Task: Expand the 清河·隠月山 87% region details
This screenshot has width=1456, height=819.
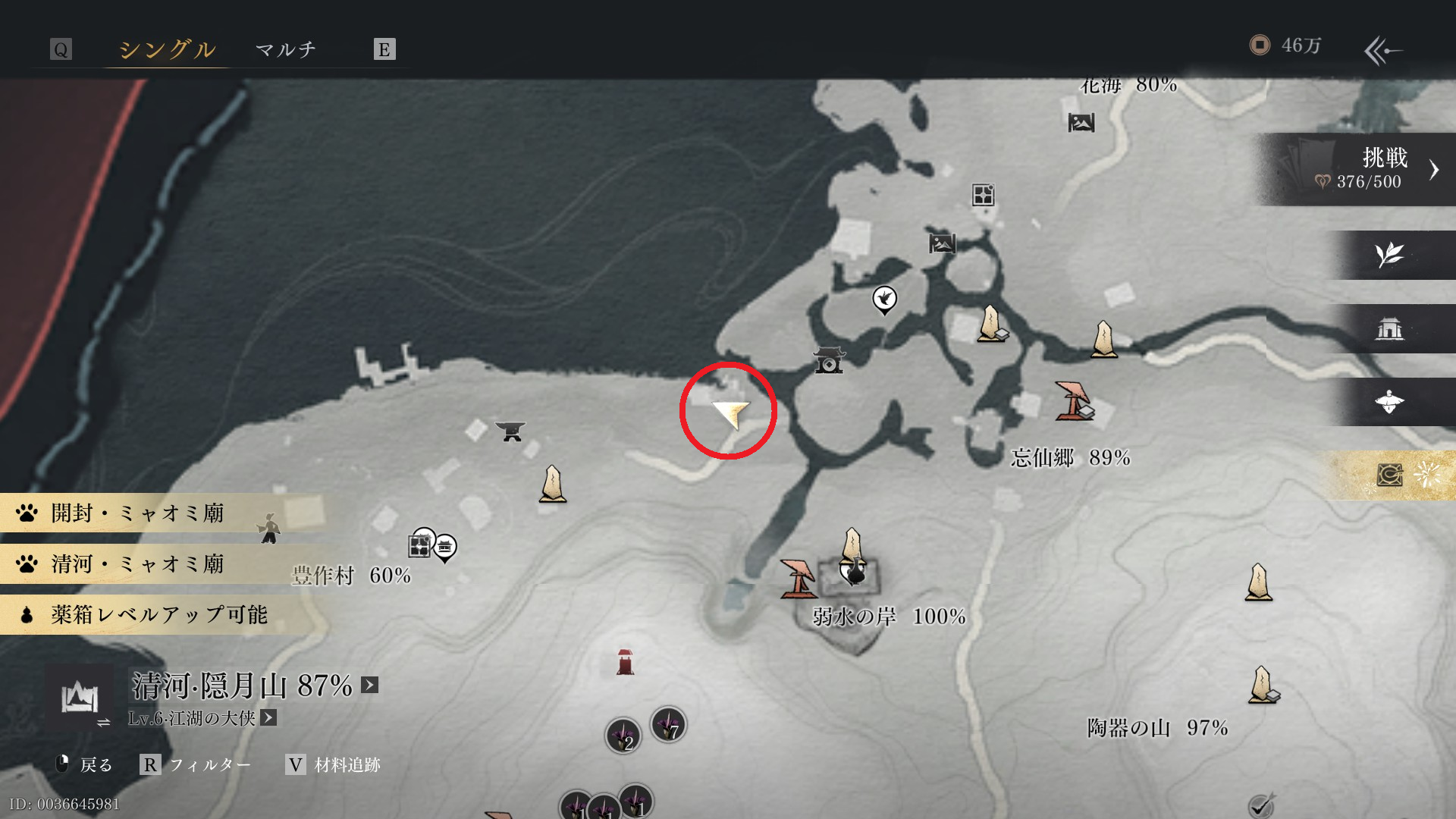Action: (x=370, y=686)
